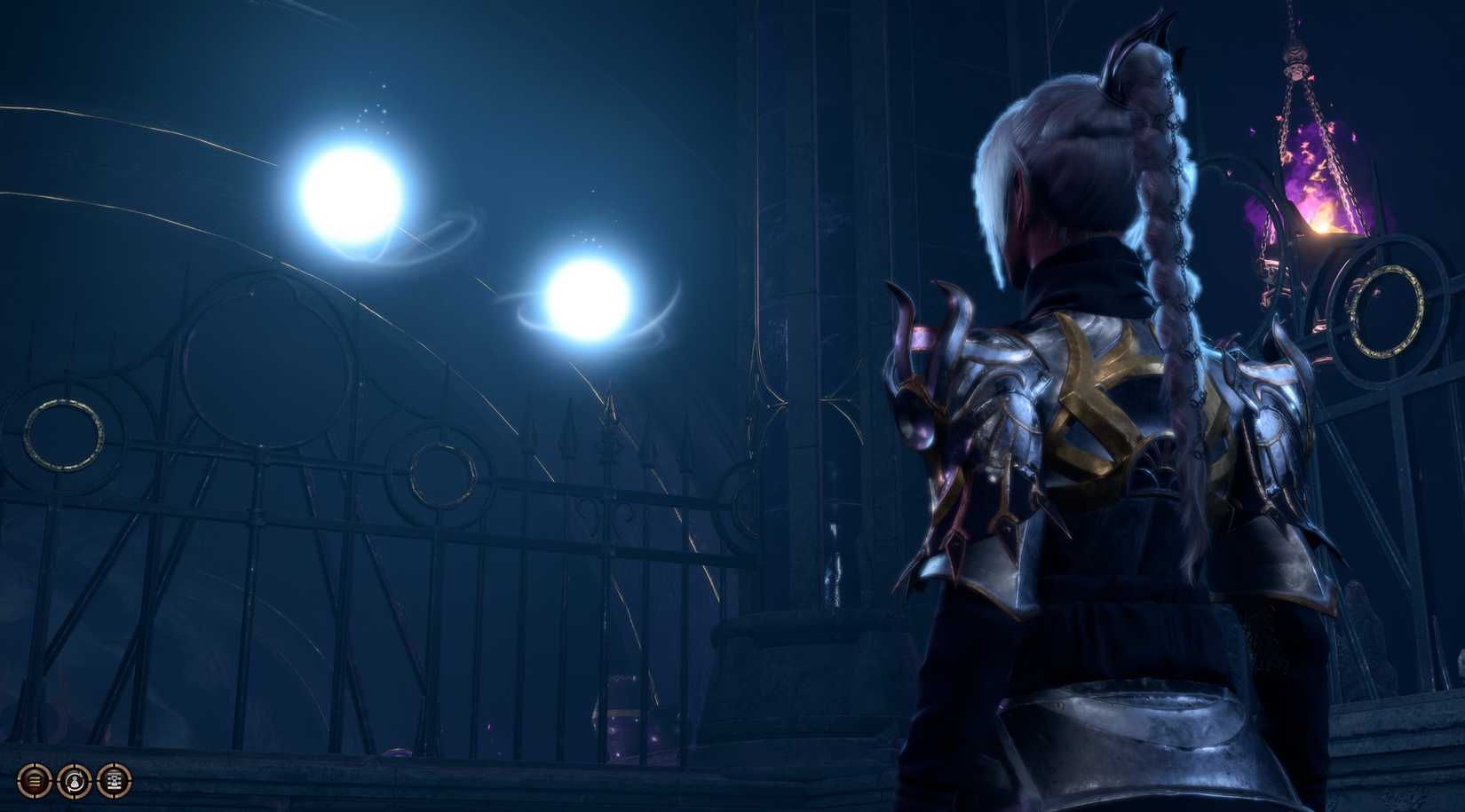The width and height of the screenshot is (1465, 812).
Task: Select the leftmost circular emblem button
Action: coord(34,781)
